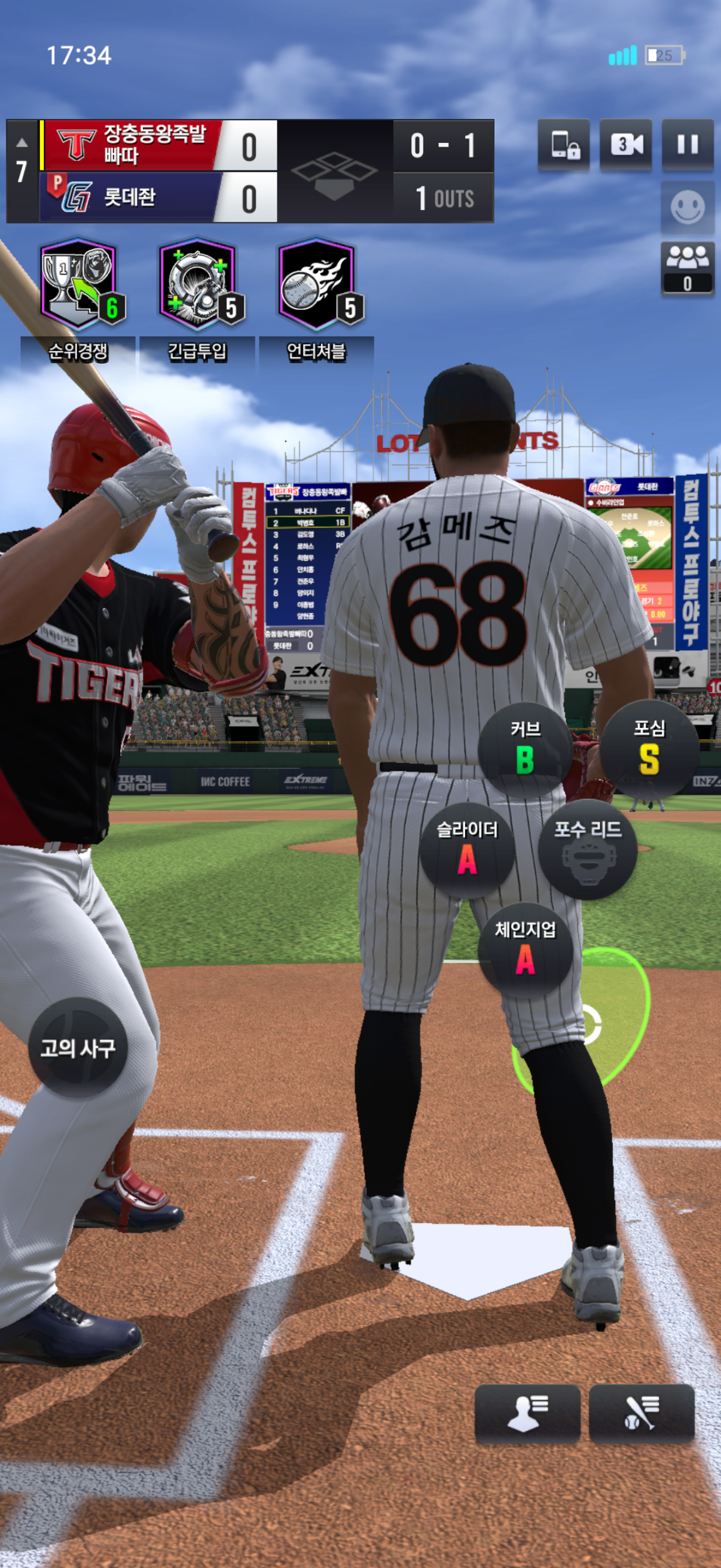Select the Four-seam (포심) pitch
Screen dimensions: 721x1568
click(x=649, y=749)
